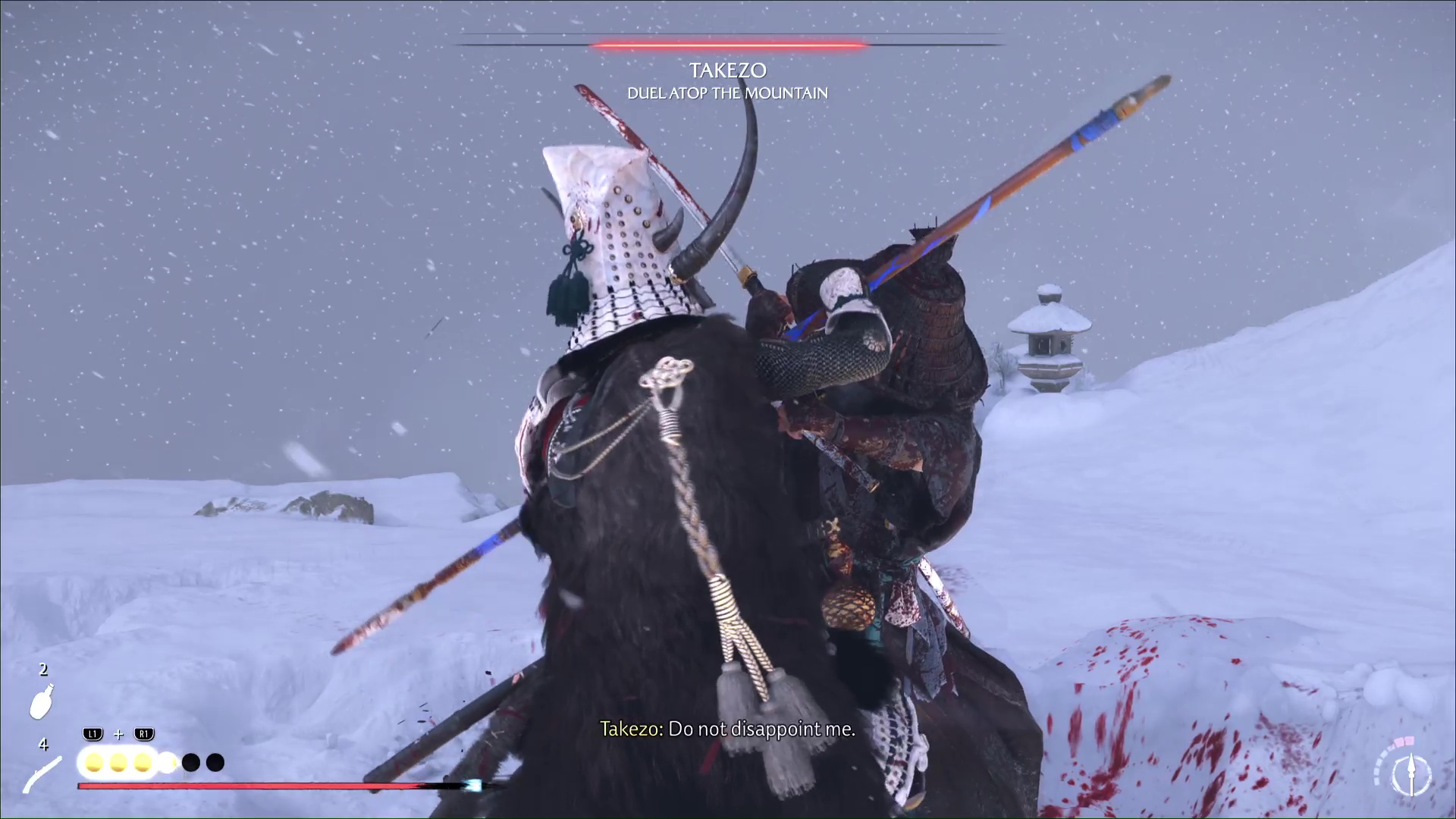The height and width of the screenshot is (819, 1456).
Task: Select the healing gourd icon
Action: pos(42,701)
